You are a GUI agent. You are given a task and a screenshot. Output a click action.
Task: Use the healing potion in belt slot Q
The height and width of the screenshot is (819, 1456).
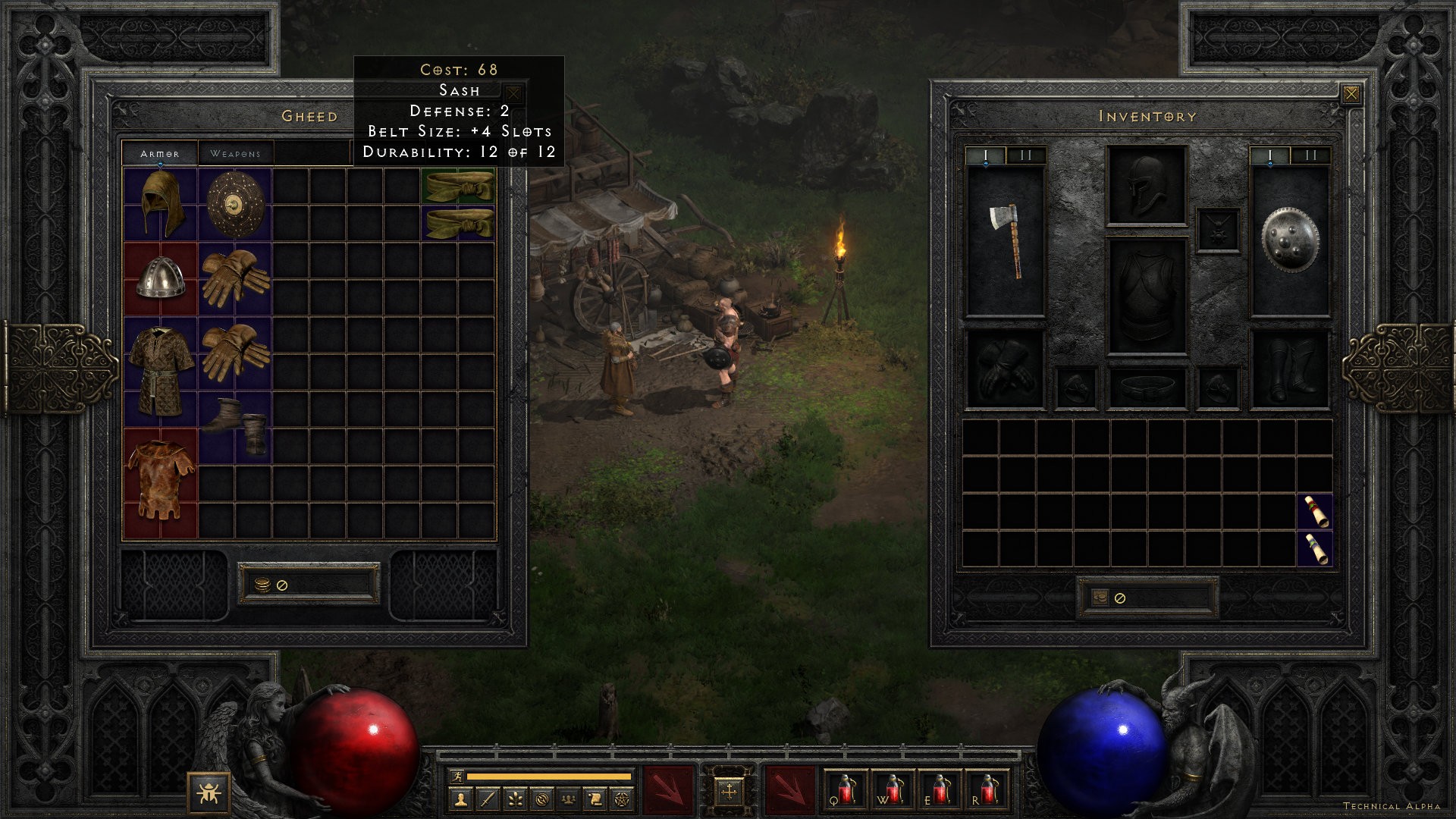(845, 790)
